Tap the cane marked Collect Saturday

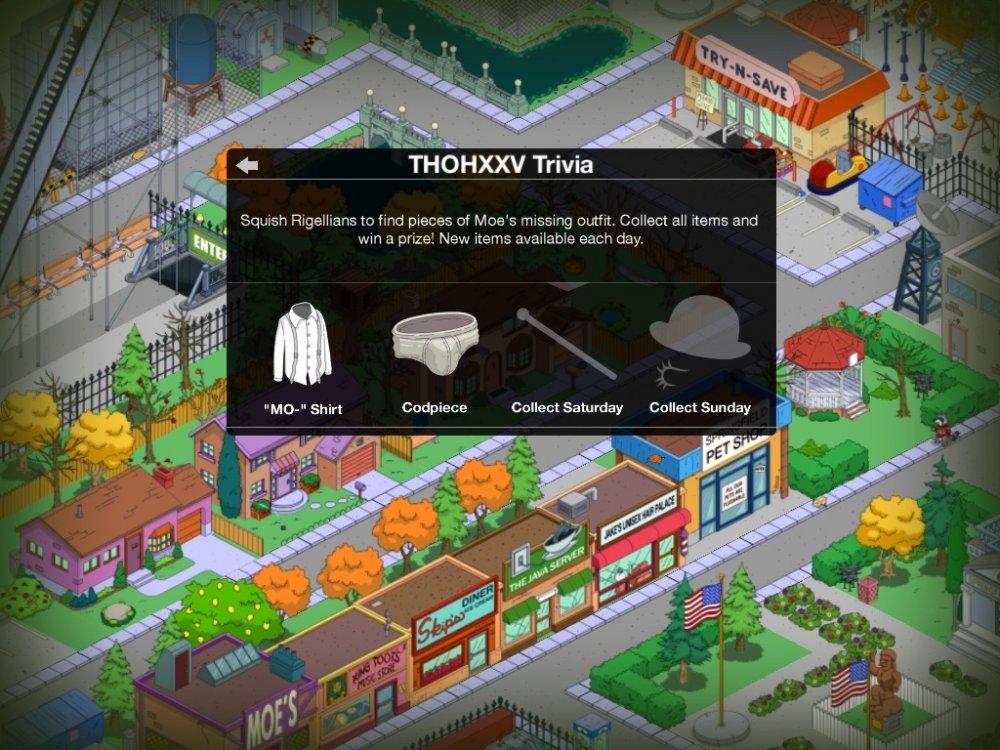click(566, 345)
